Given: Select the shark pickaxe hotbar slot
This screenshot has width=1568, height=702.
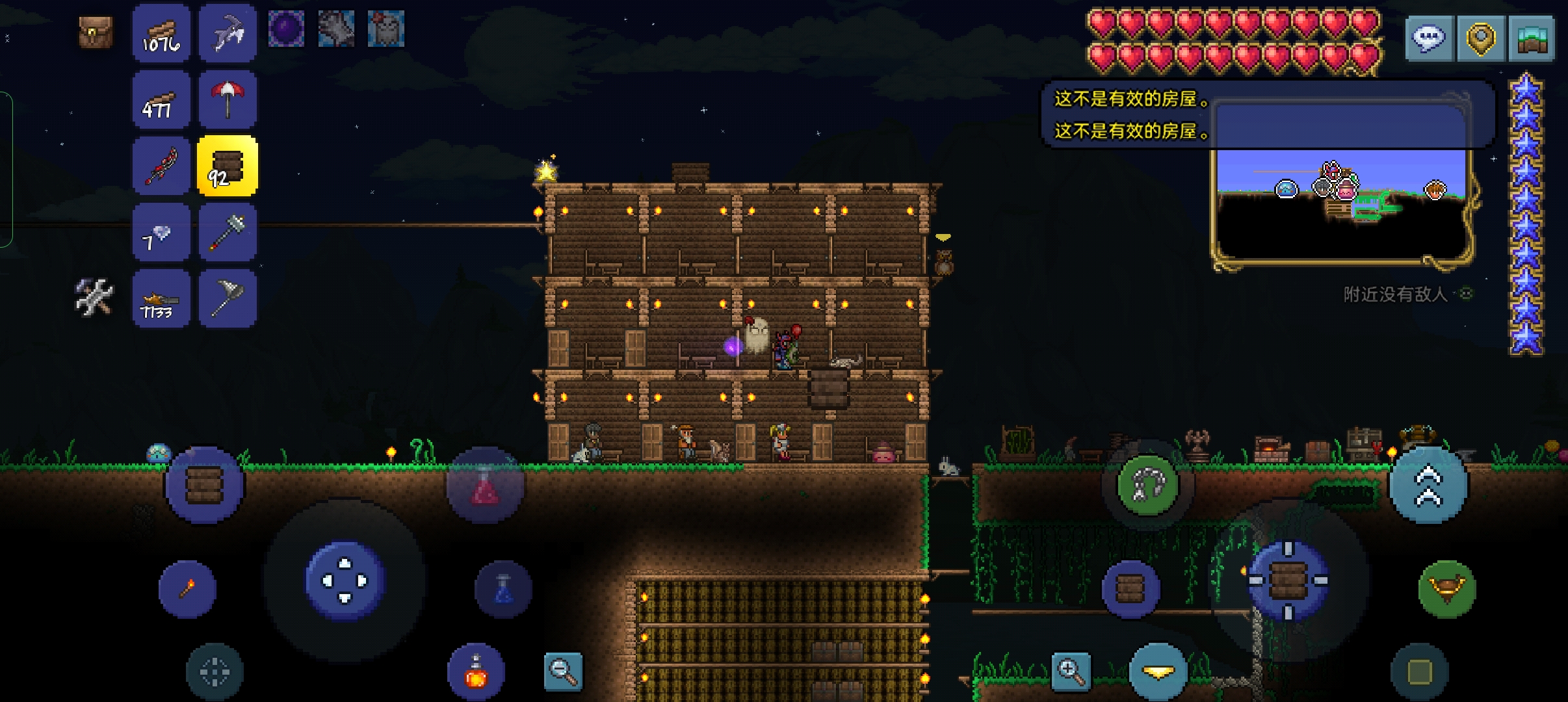Looking at the screenshot, I should coord(228,34).
